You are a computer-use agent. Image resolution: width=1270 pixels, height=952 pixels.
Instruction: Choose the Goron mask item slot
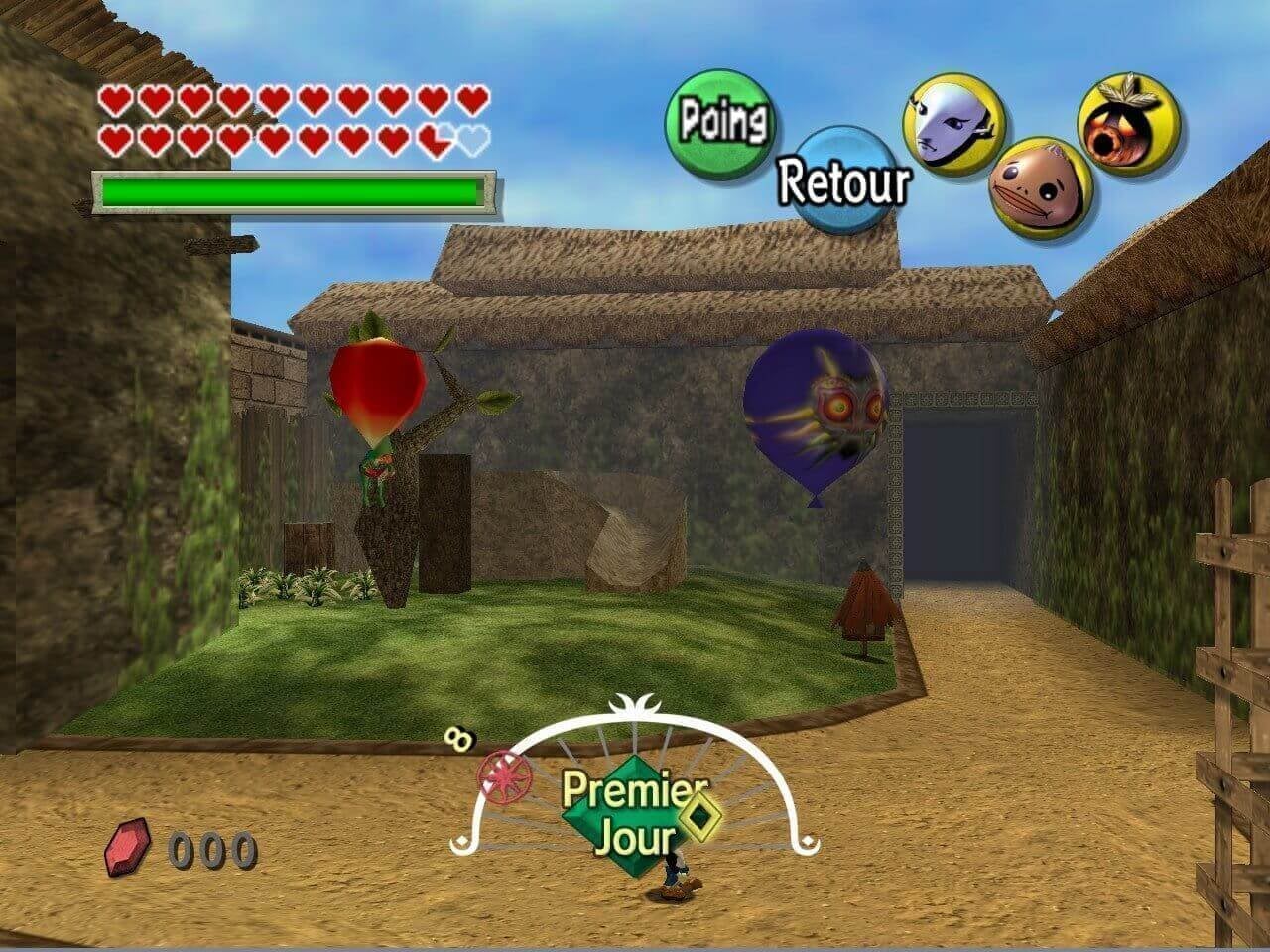[x=1041, y=186]
